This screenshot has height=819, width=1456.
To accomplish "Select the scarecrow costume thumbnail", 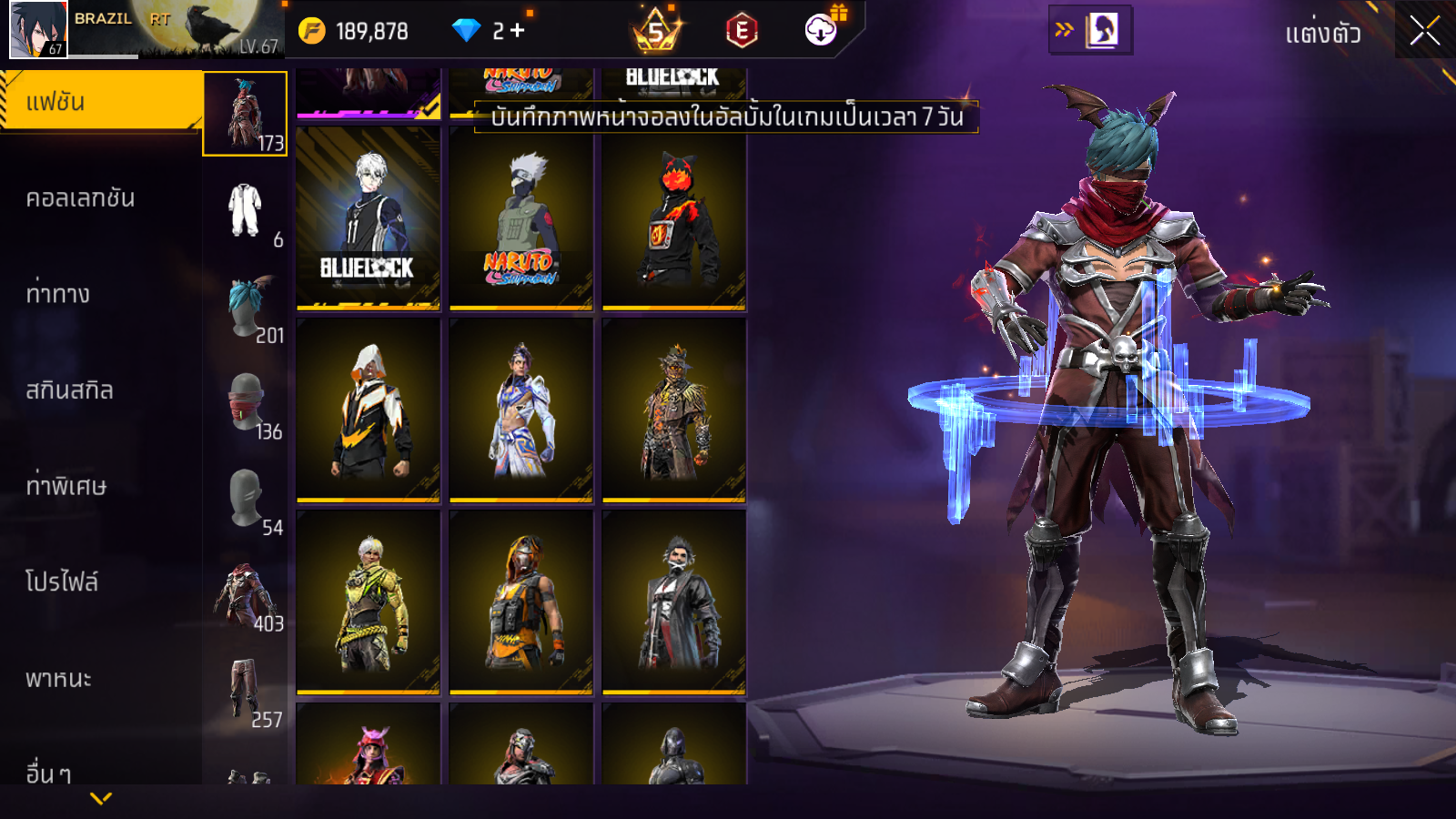I will click(673, 410).
